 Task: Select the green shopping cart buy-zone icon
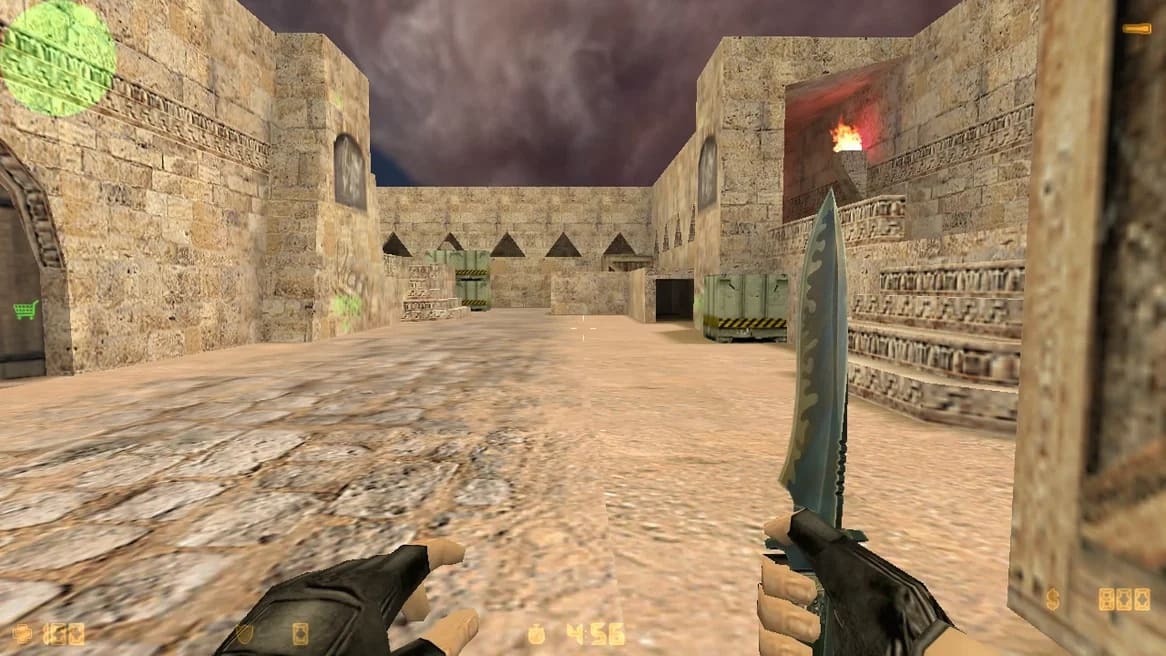[25, 309]
